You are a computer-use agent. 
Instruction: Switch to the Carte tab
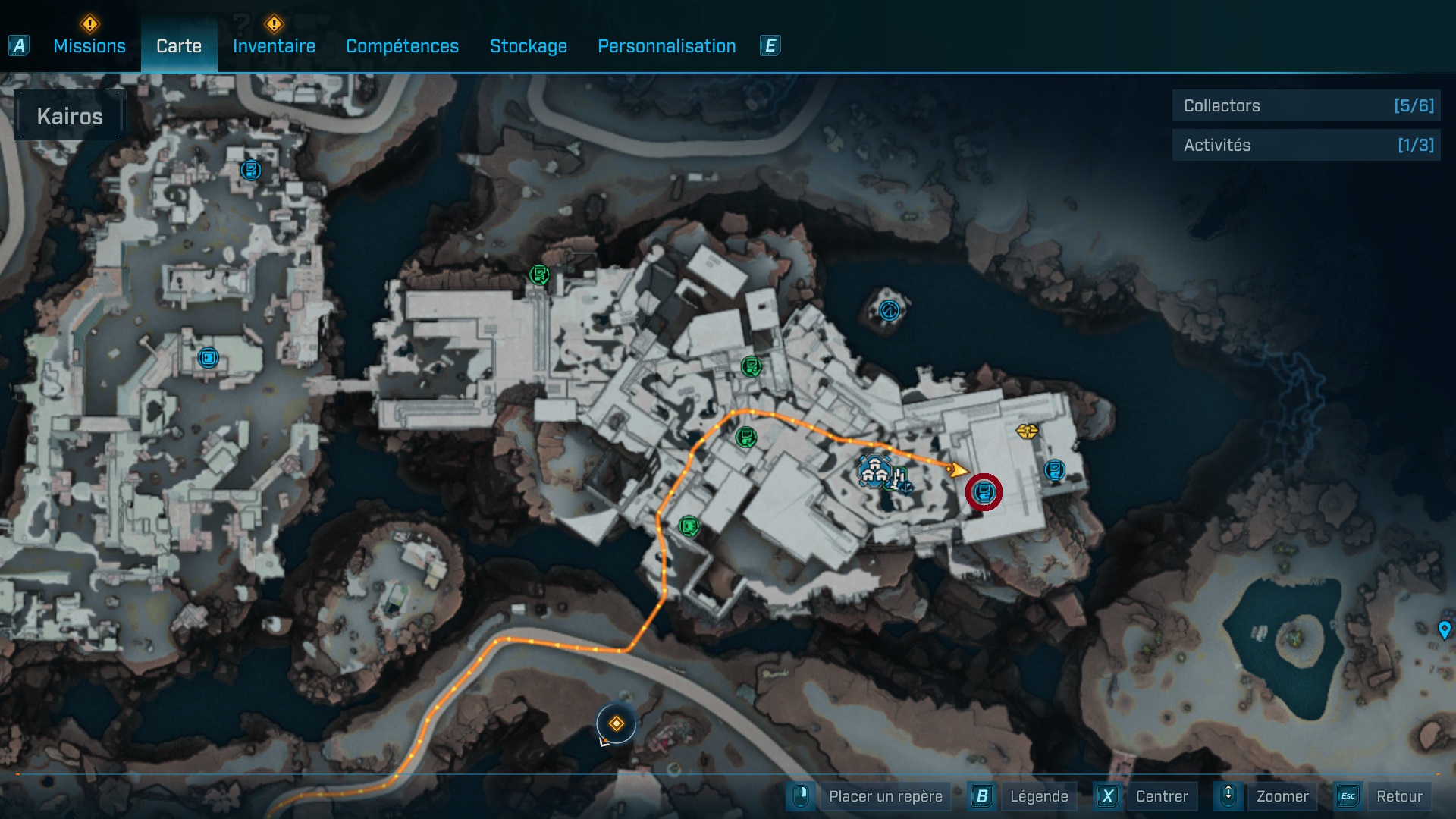(x=179, y=46)
